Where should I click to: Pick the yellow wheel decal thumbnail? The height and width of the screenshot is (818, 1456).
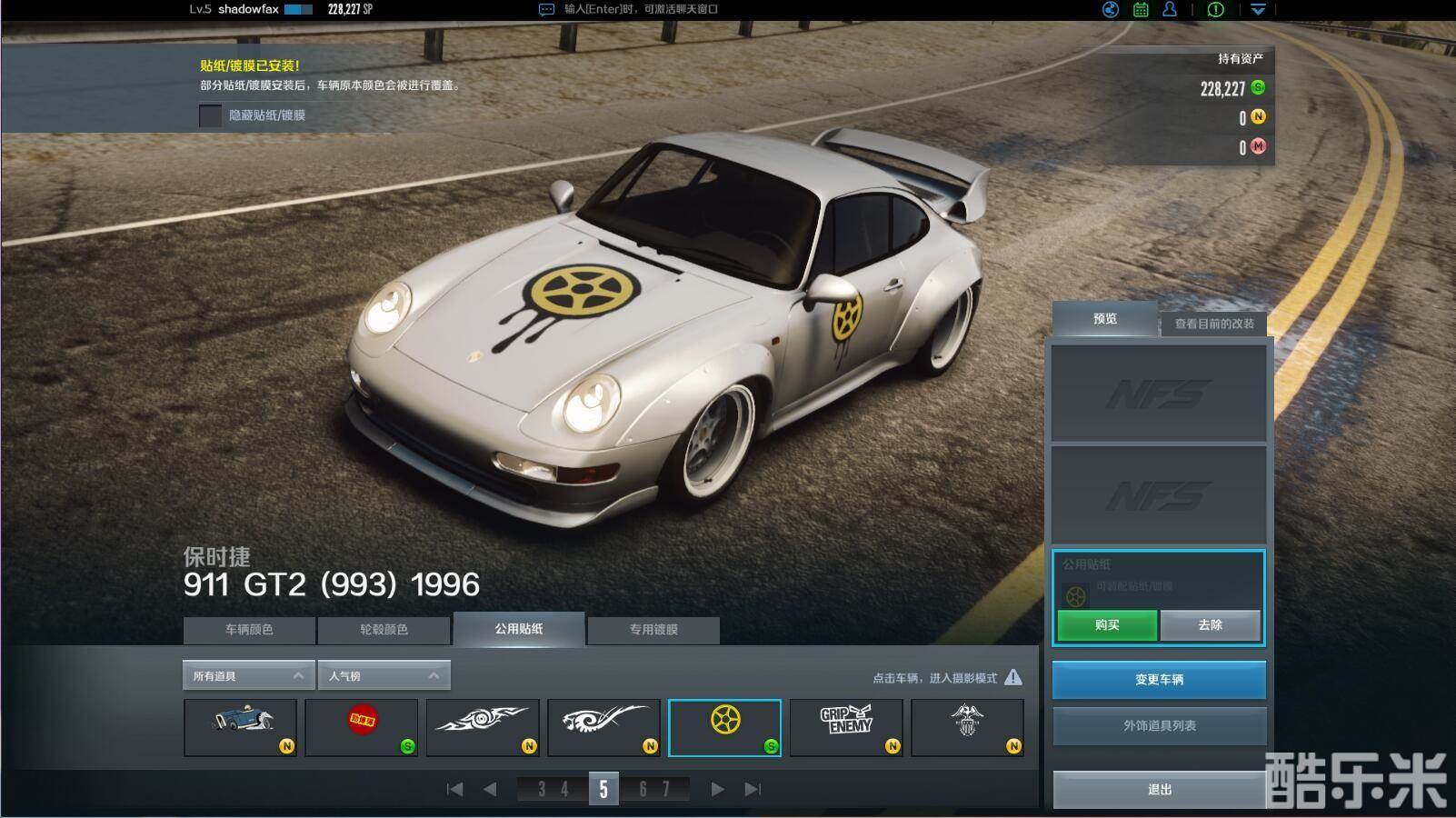tap(724, 727)
